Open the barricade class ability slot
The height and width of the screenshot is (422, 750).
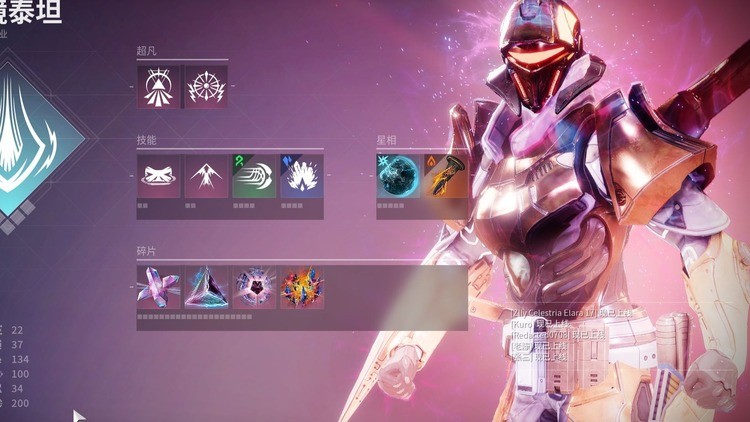tap(158, 176)
